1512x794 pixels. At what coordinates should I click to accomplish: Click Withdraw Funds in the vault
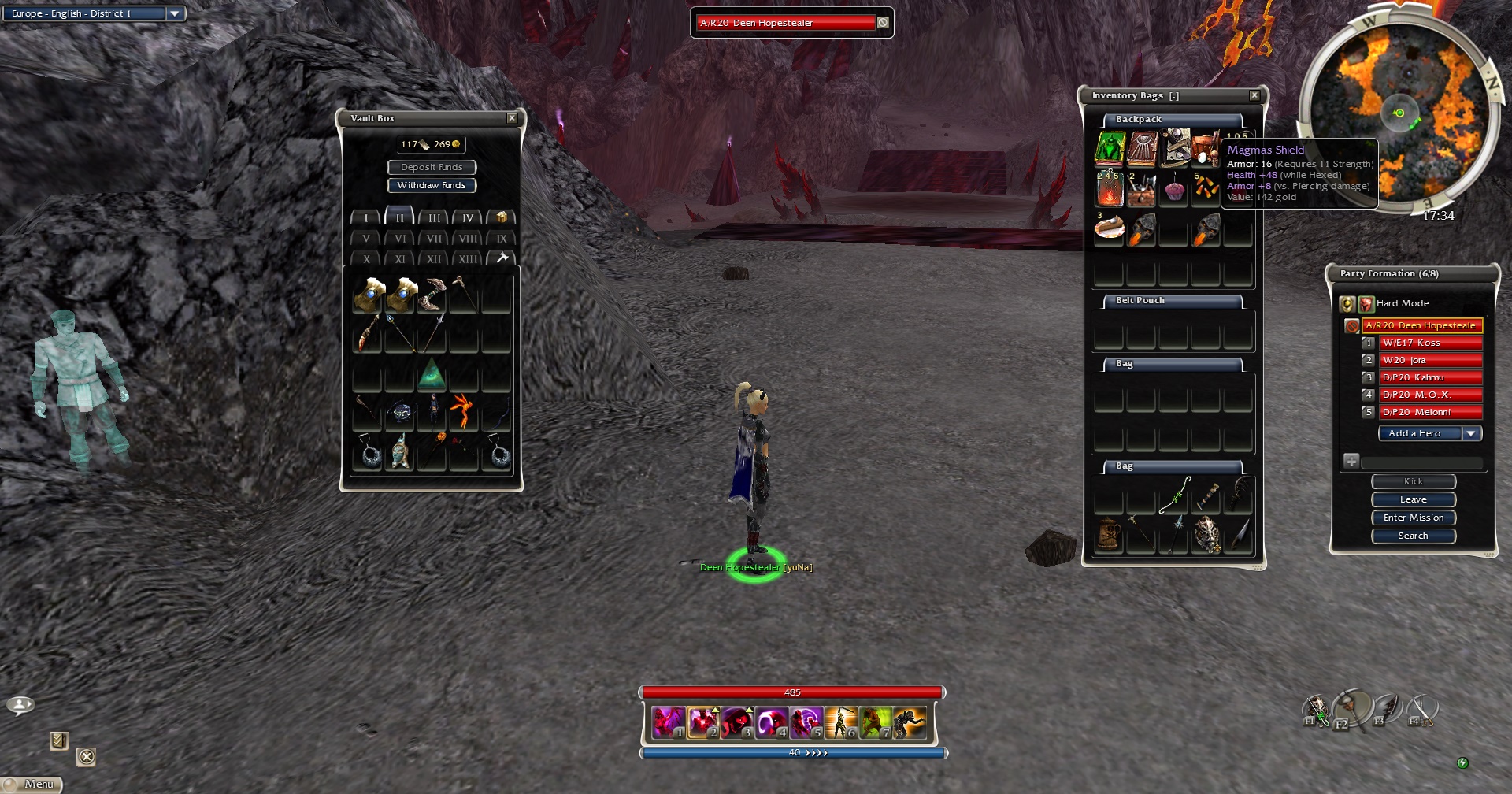[x=432, y=185]
